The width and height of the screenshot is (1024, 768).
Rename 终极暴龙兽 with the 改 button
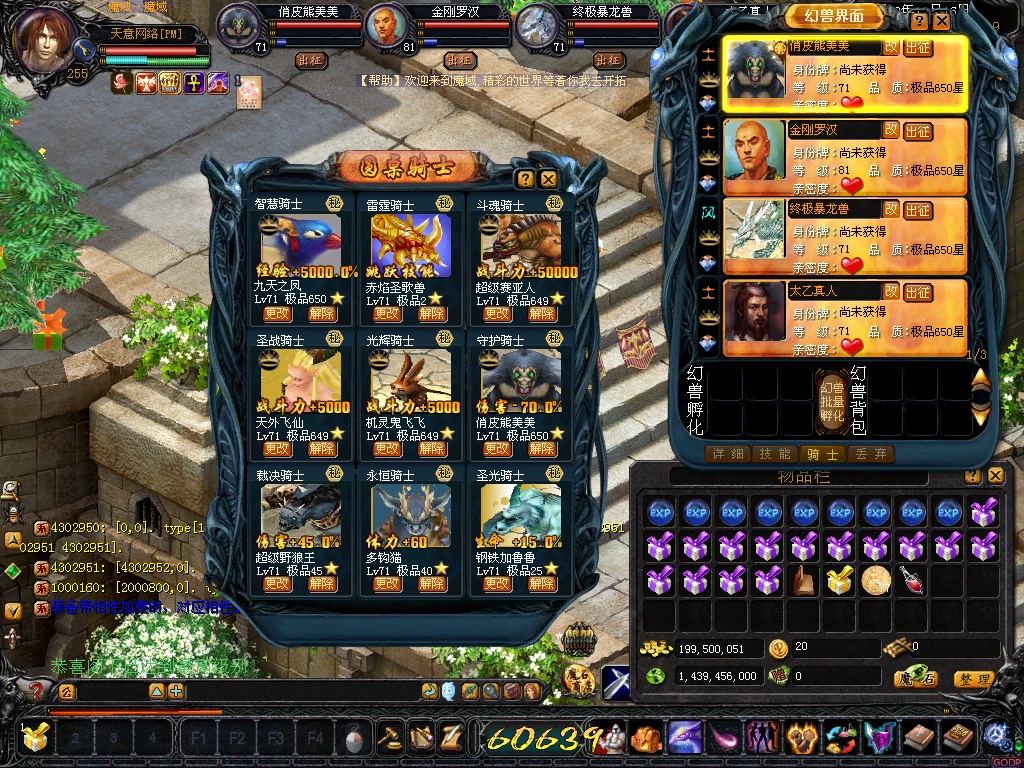coord(890,209)
